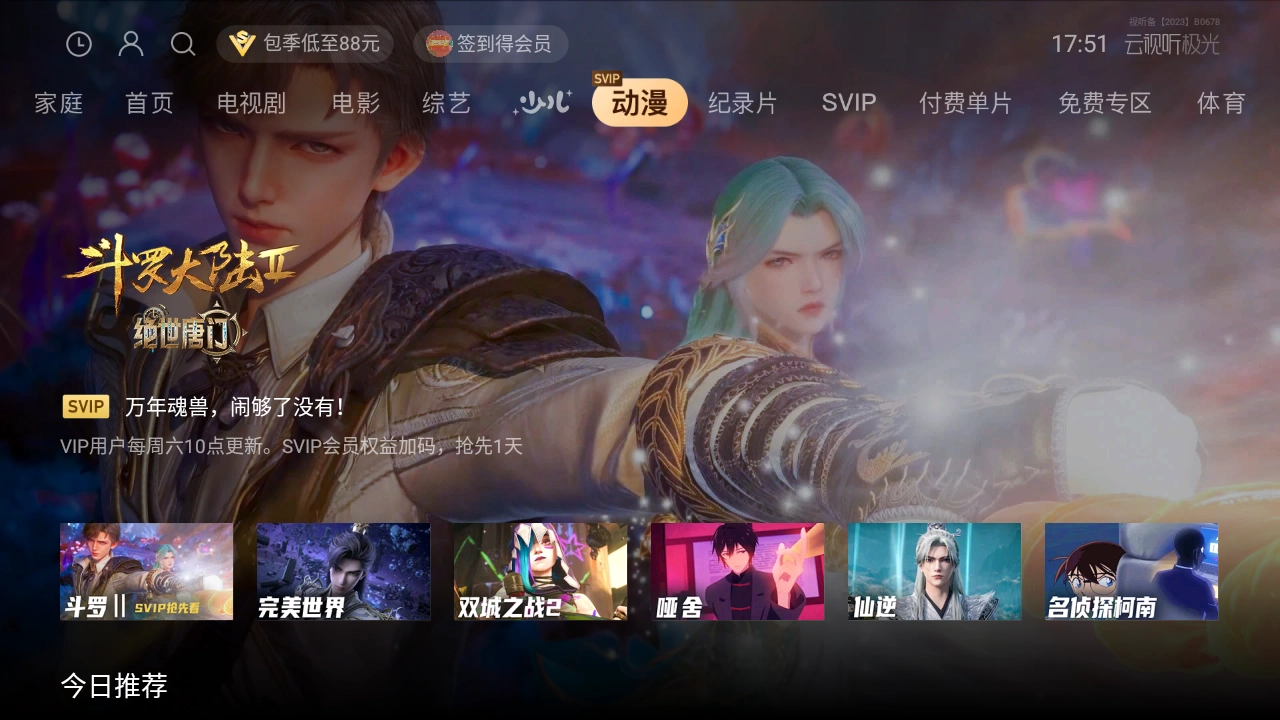Switch to the 纪录片 tab
The width and height of the screenshot is (1280, 720).
[x=744, y=104]
